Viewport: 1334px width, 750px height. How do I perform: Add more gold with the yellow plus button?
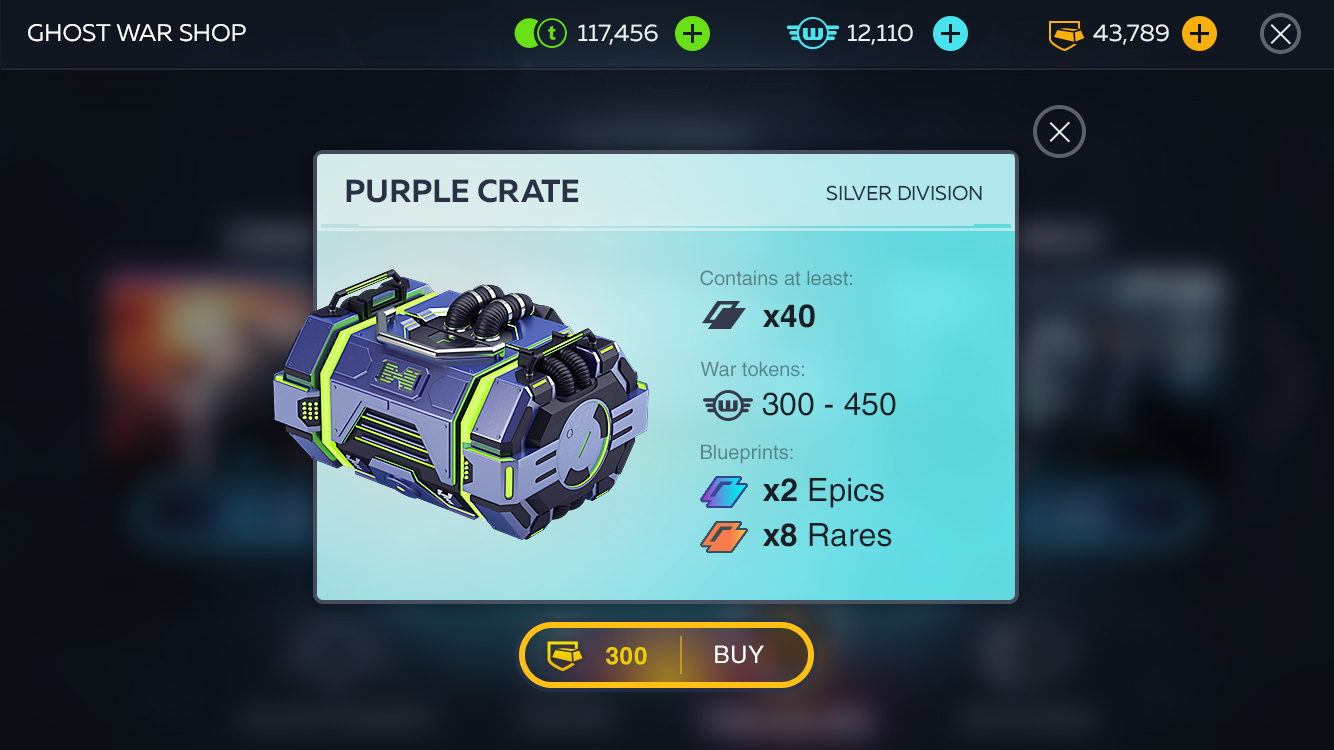coord(1199,34)
